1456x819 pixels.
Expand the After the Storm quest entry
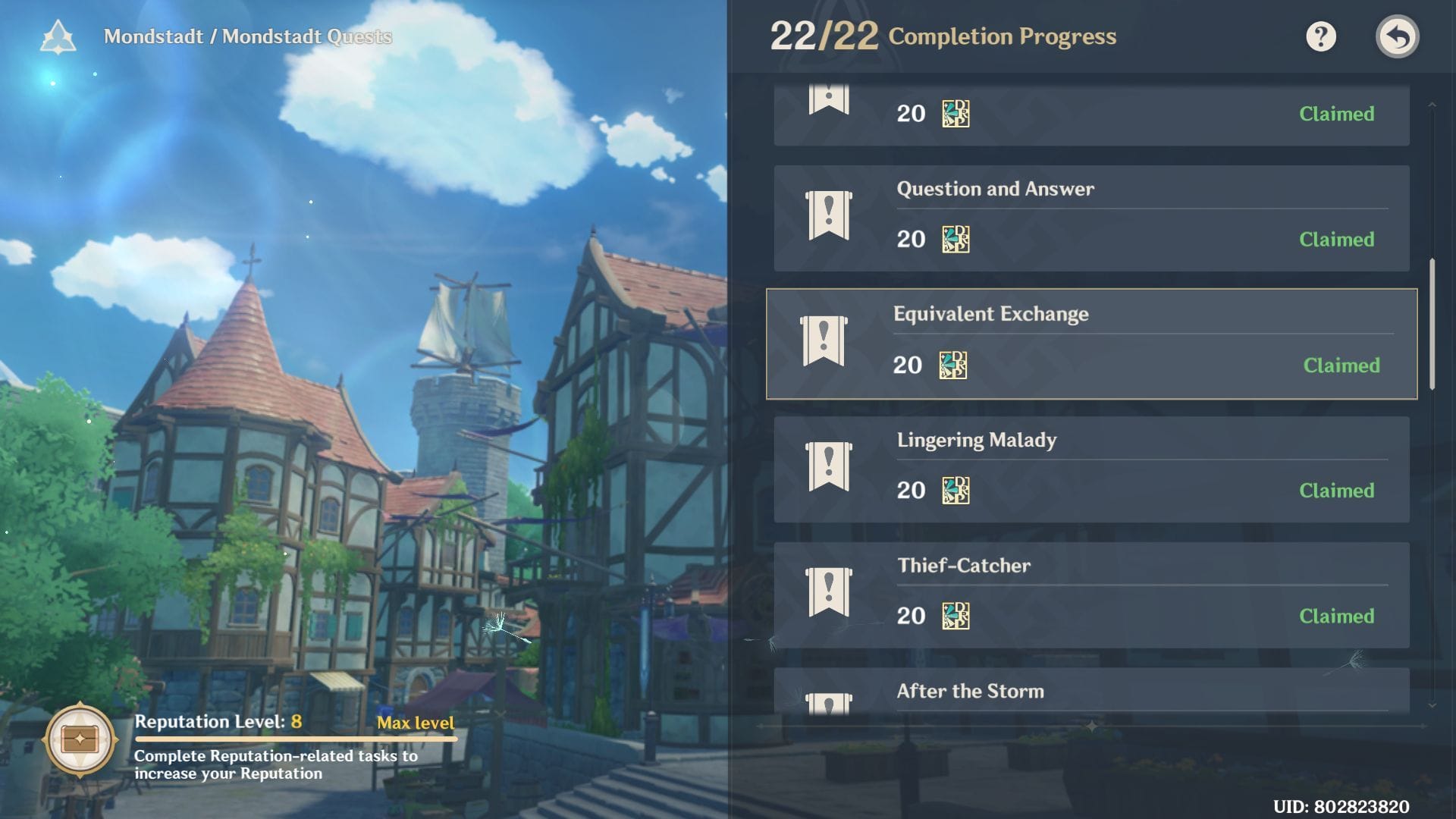(x=1092, y=692)
